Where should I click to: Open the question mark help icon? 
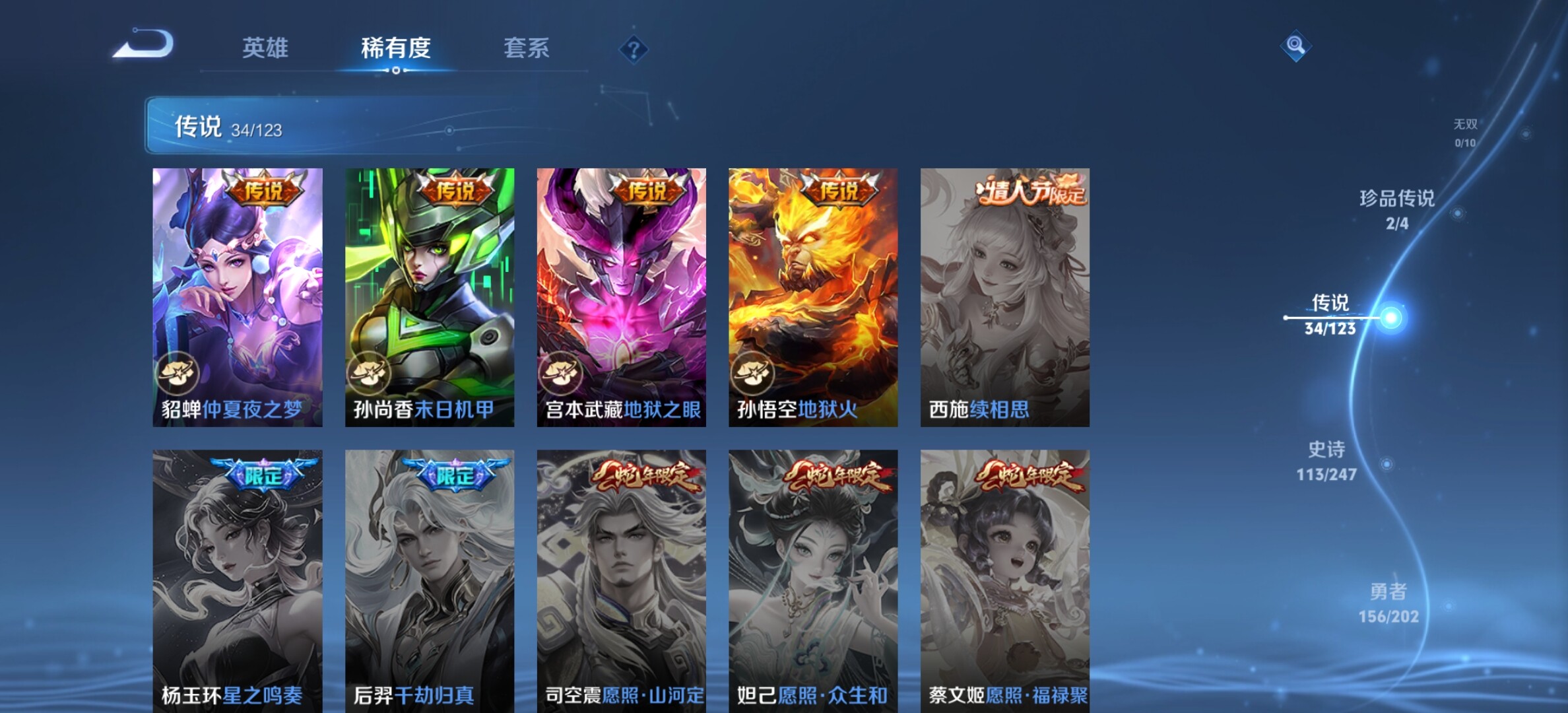(x=634, y=50)
